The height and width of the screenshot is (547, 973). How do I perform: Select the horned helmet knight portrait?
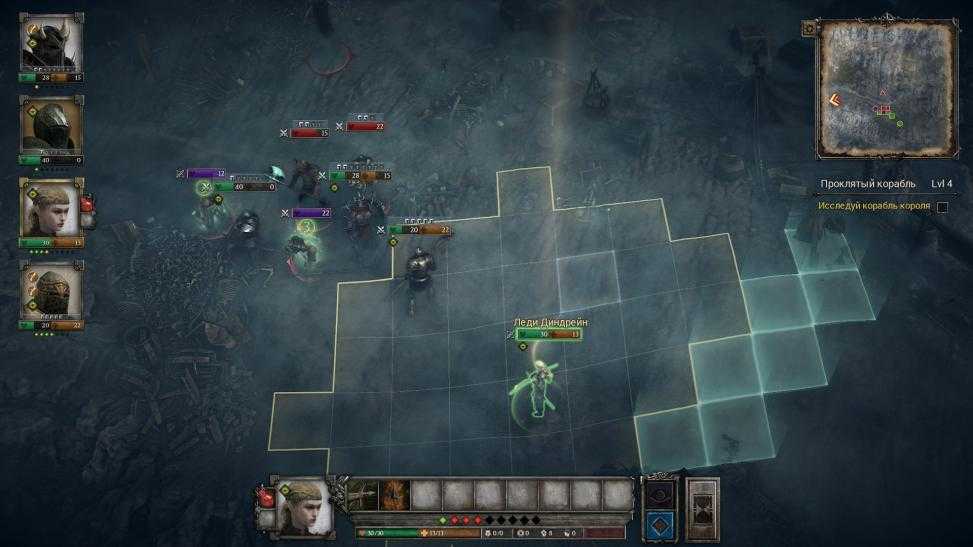tap(51, 42)
